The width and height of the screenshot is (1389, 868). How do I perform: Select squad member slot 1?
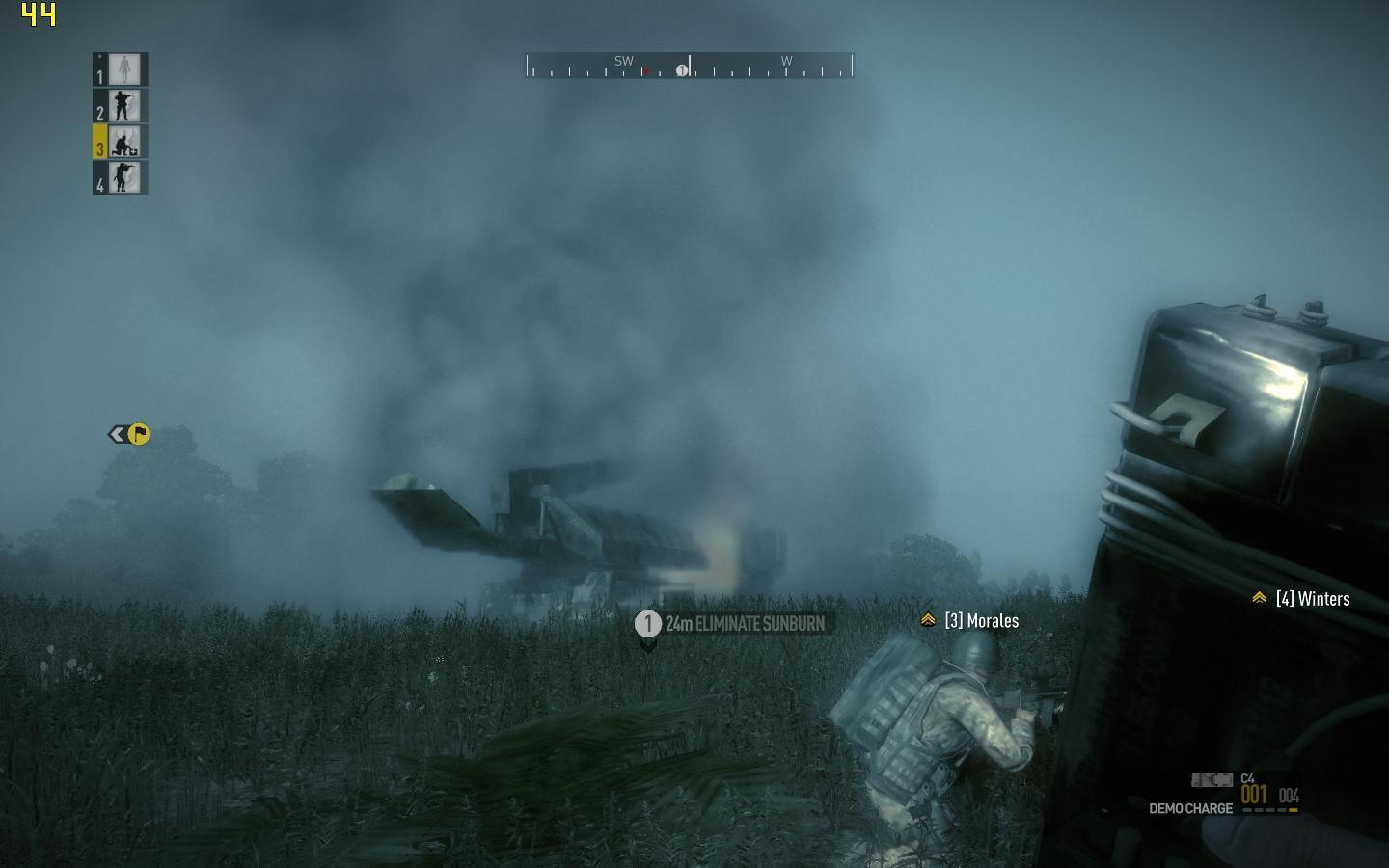click(121, 69)
